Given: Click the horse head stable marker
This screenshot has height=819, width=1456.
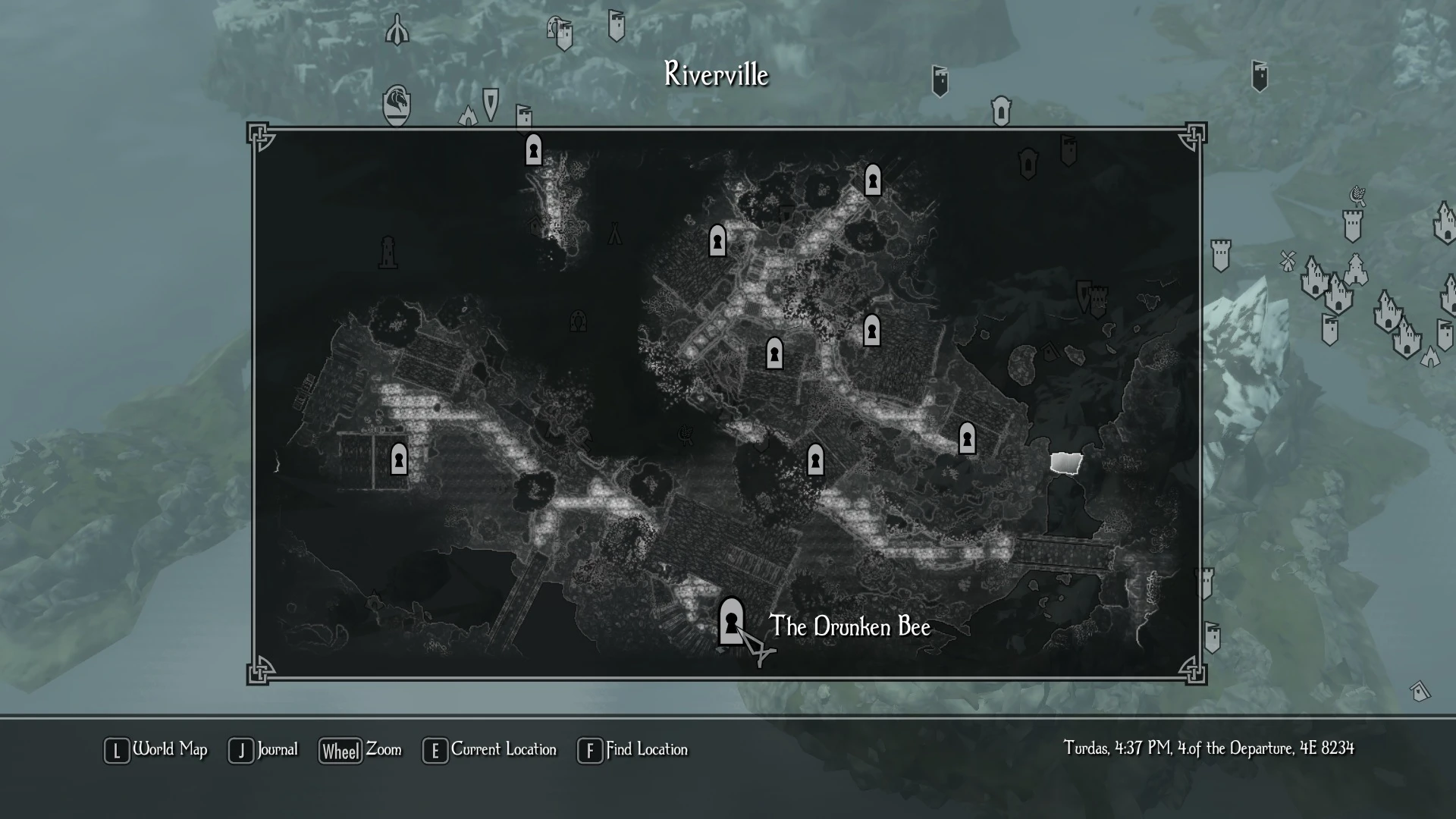Looking at the screenshot, I should pos(397,104).
